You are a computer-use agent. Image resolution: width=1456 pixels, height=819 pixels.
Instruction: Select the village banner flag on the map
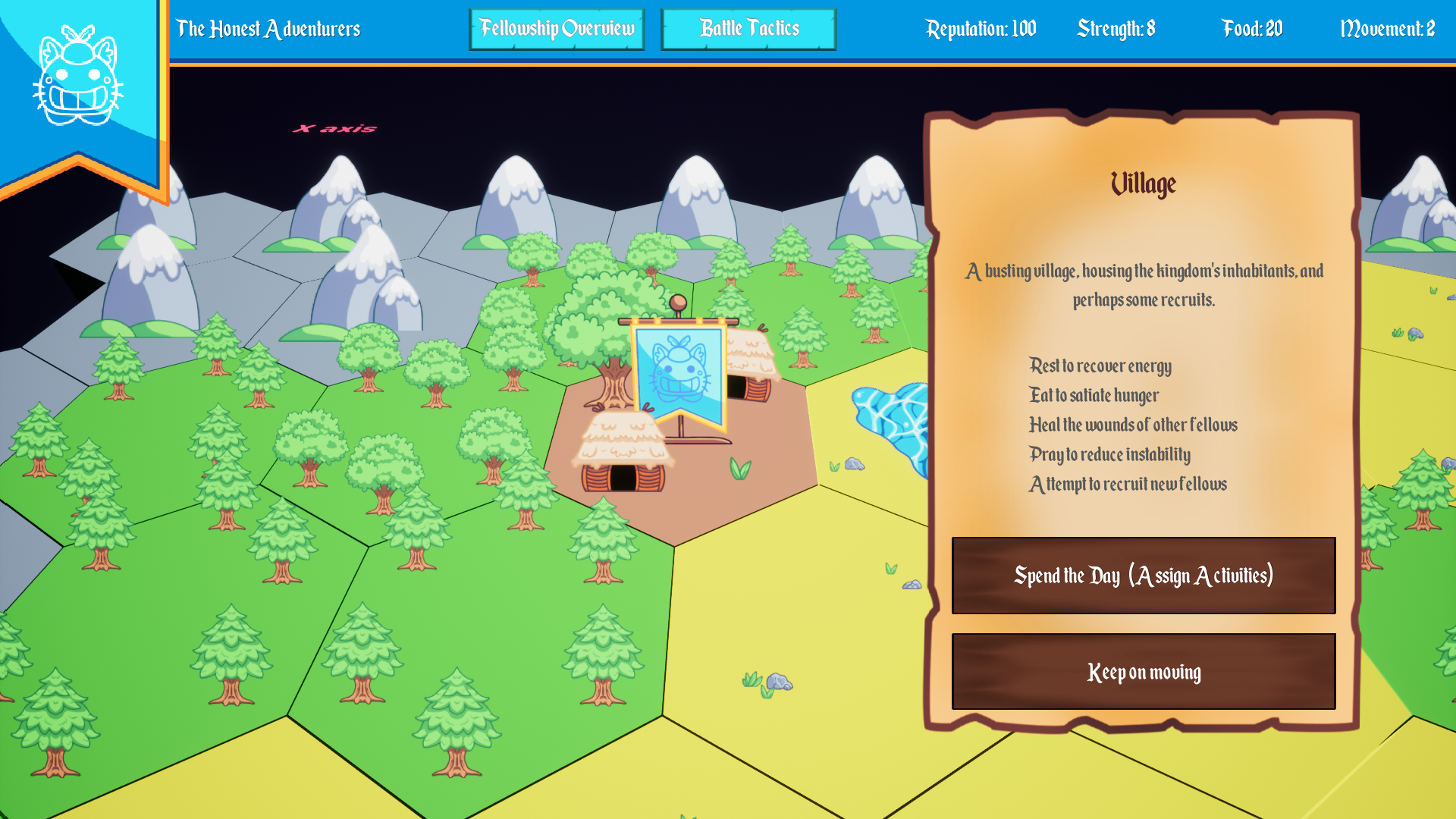679,372
